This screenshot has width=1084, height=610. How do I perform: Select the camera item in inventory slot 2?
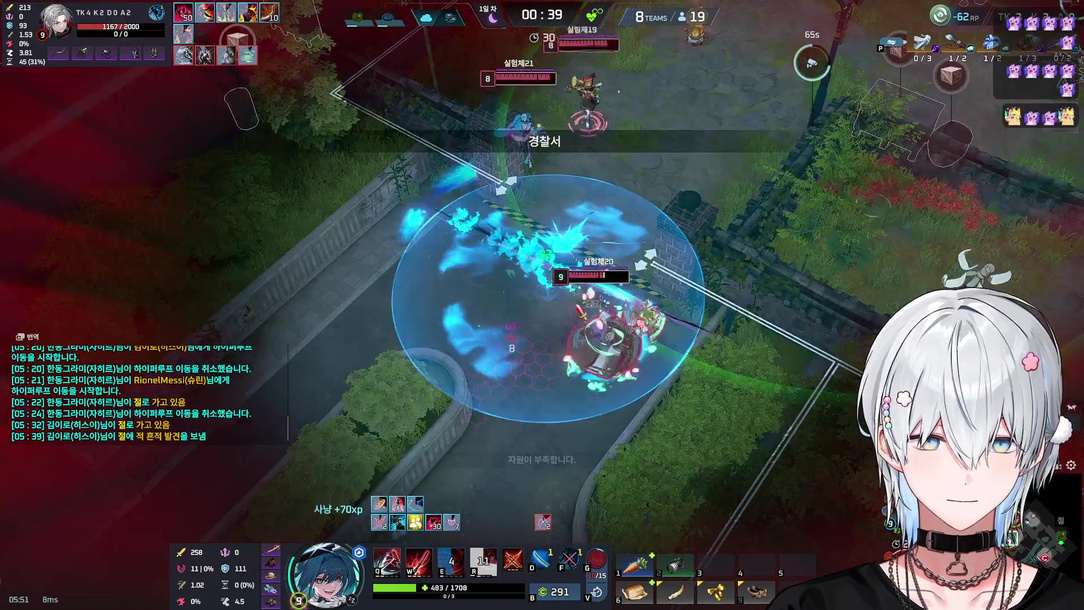[674, 565]
